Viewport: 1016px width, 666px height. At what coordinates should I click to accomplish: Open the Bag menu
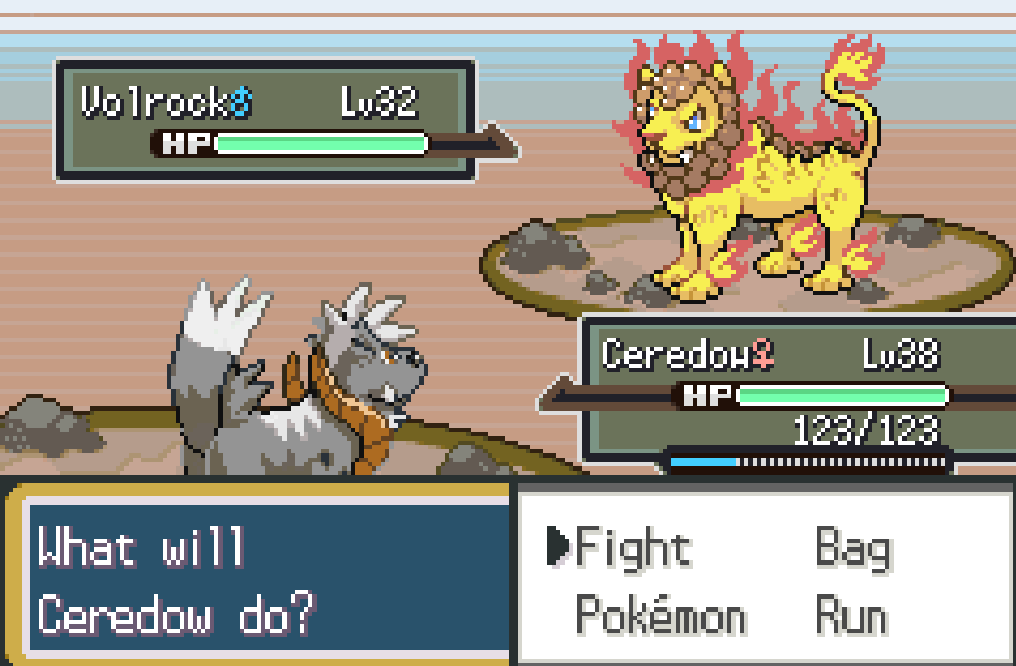853,548
